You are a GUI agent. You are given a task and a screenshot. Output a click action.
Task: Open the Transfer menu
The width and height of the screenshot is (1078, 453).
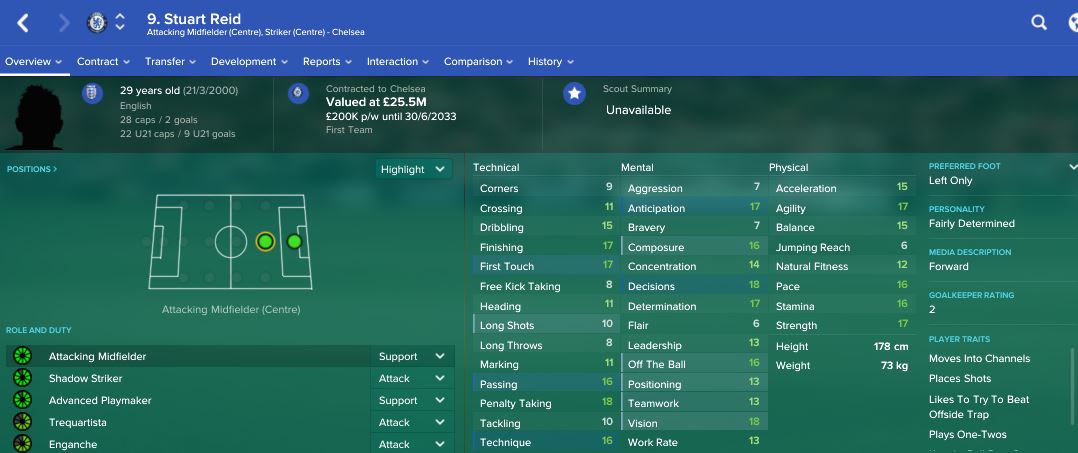coord(170,62)
